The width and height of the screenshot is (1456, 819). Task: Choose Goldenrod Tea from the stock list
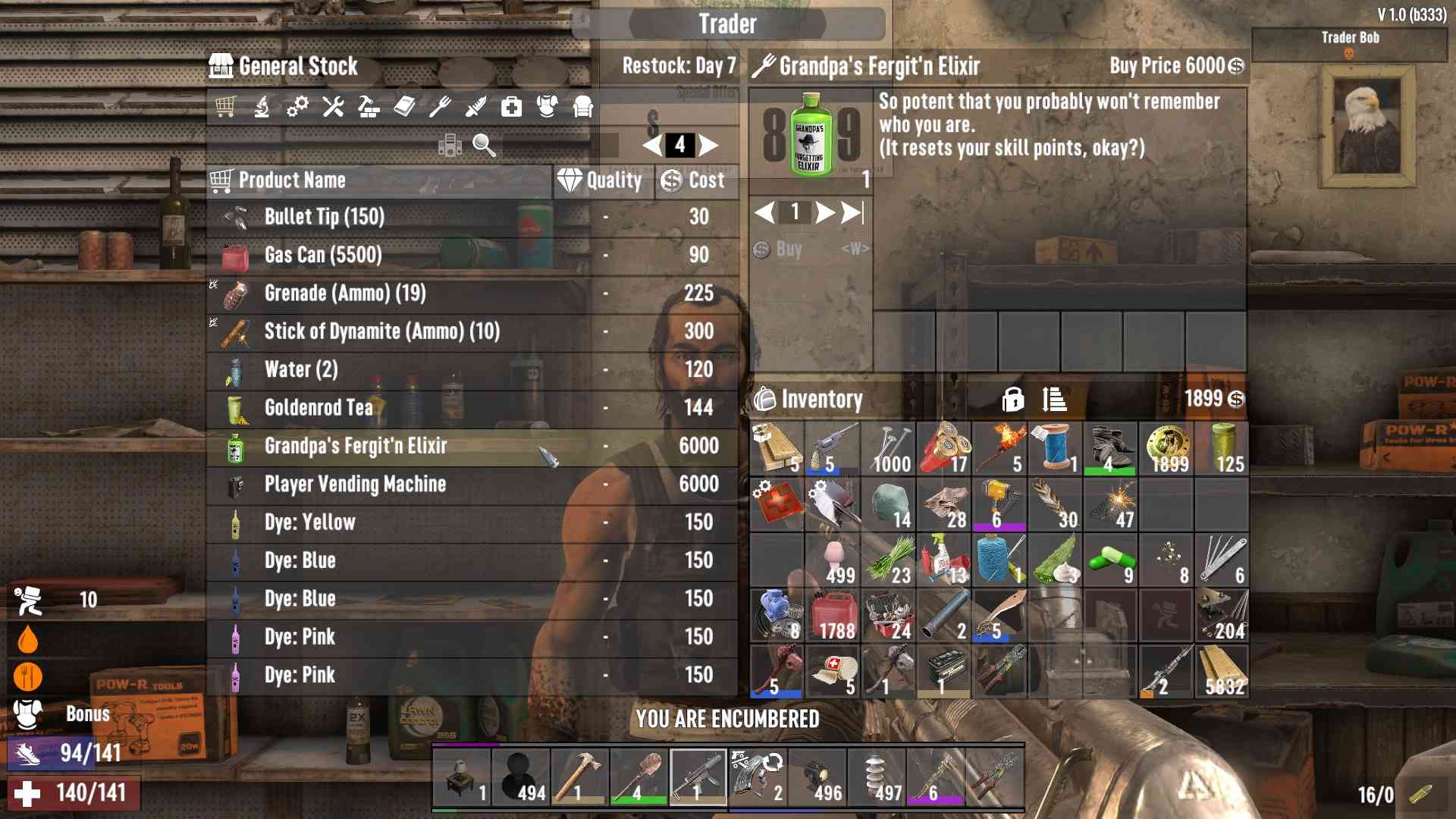coord(470,408)
